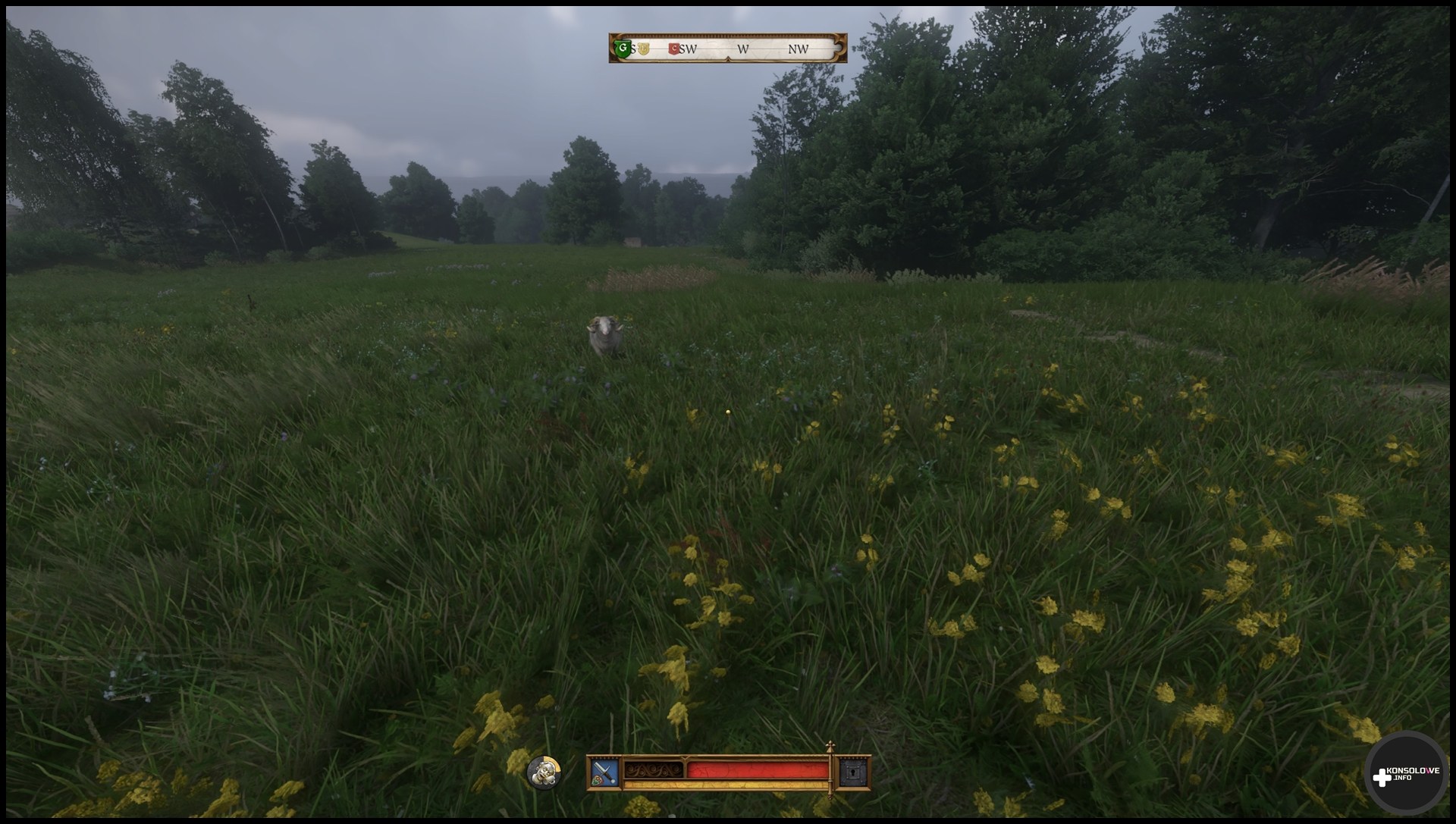
Task: Open the round face status effect icon
Action: tap(544, 772)
